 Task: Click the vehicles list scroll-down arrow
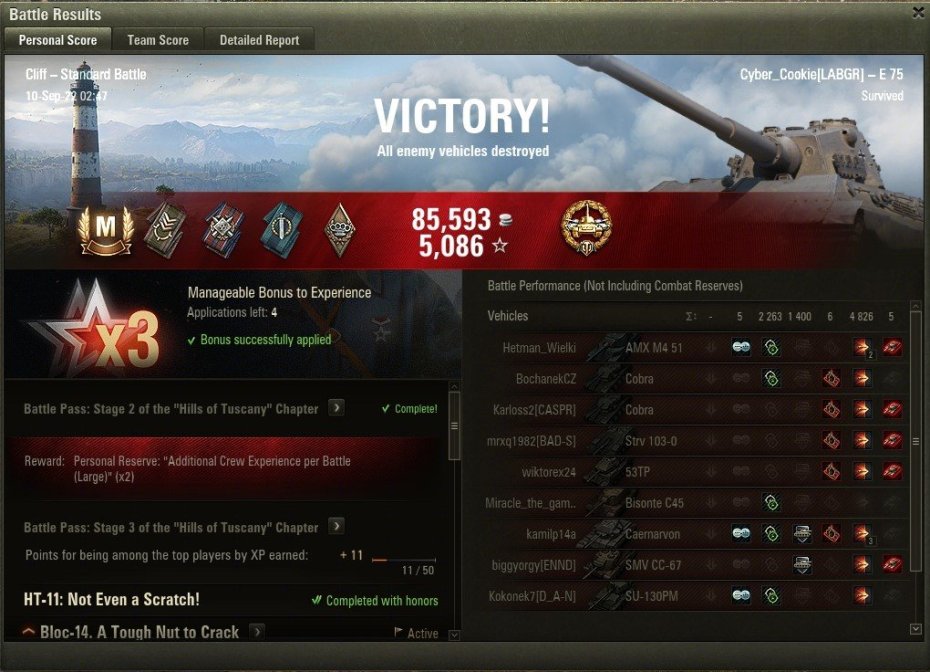[x=916, y=629]
